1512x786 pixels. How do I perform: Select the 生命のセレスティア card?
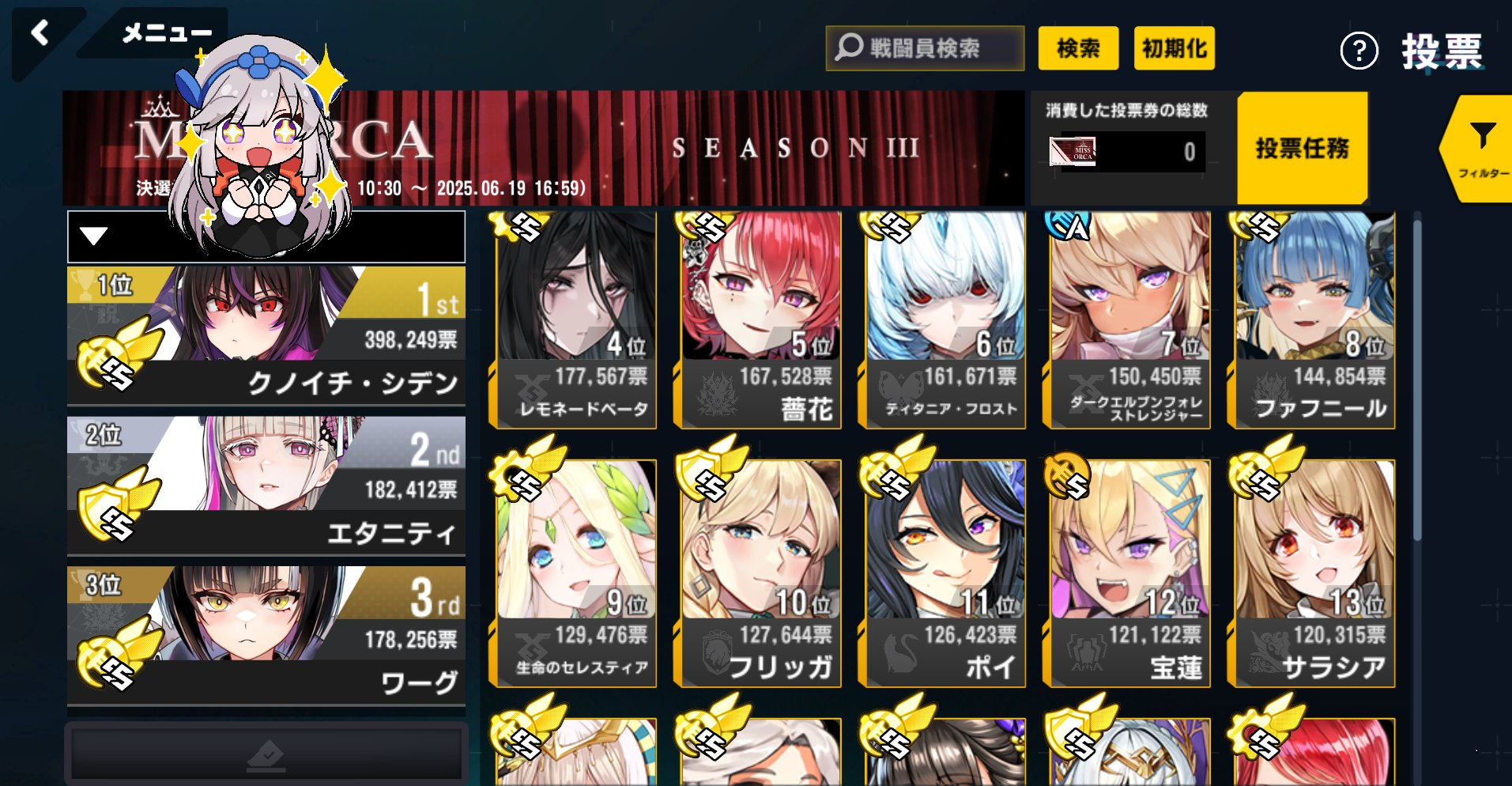pyautogui.click(x=578, y=573)
